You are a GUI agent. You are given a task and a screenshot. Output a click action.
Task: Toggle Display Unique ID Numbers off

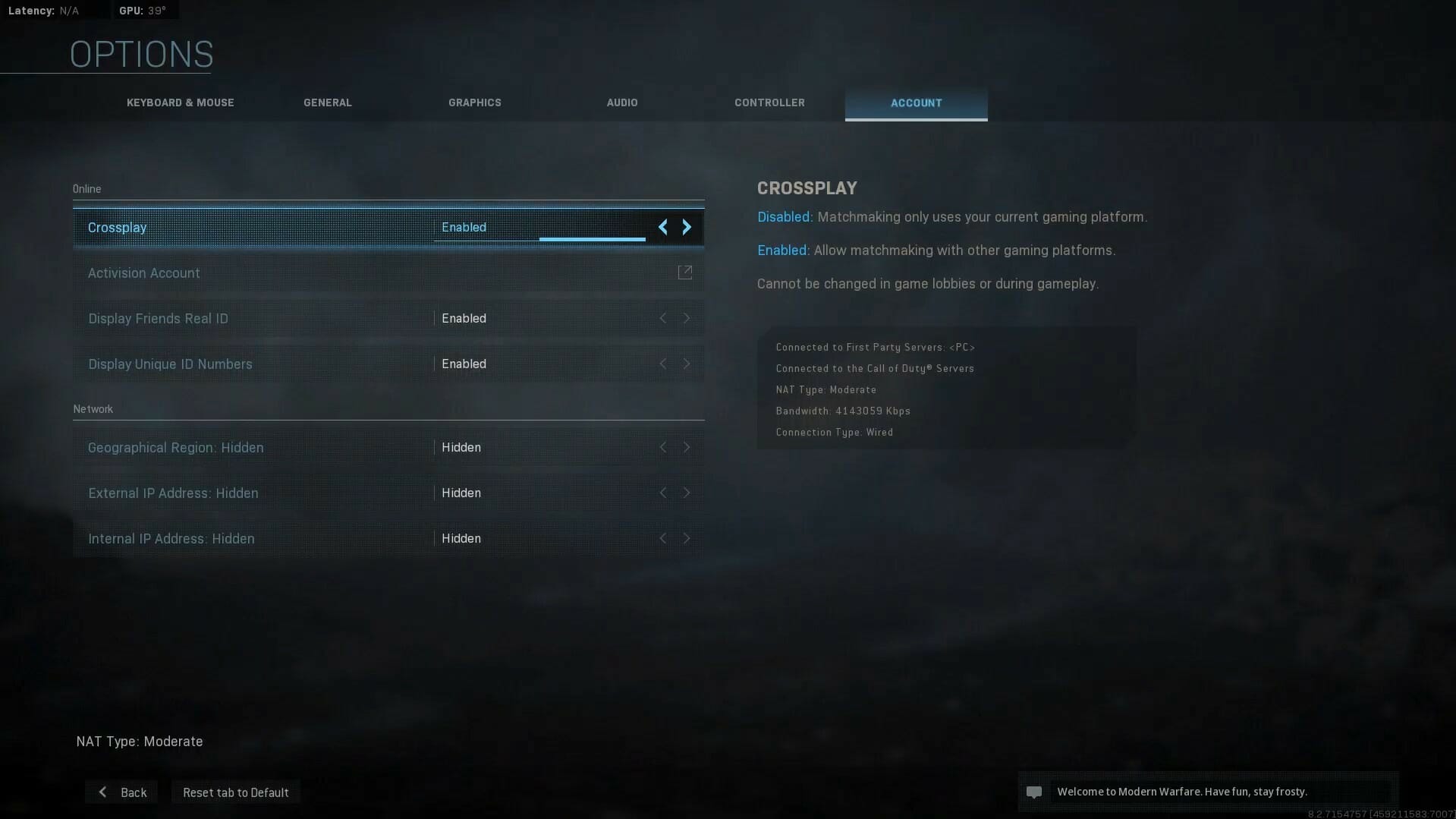point(687,364)
